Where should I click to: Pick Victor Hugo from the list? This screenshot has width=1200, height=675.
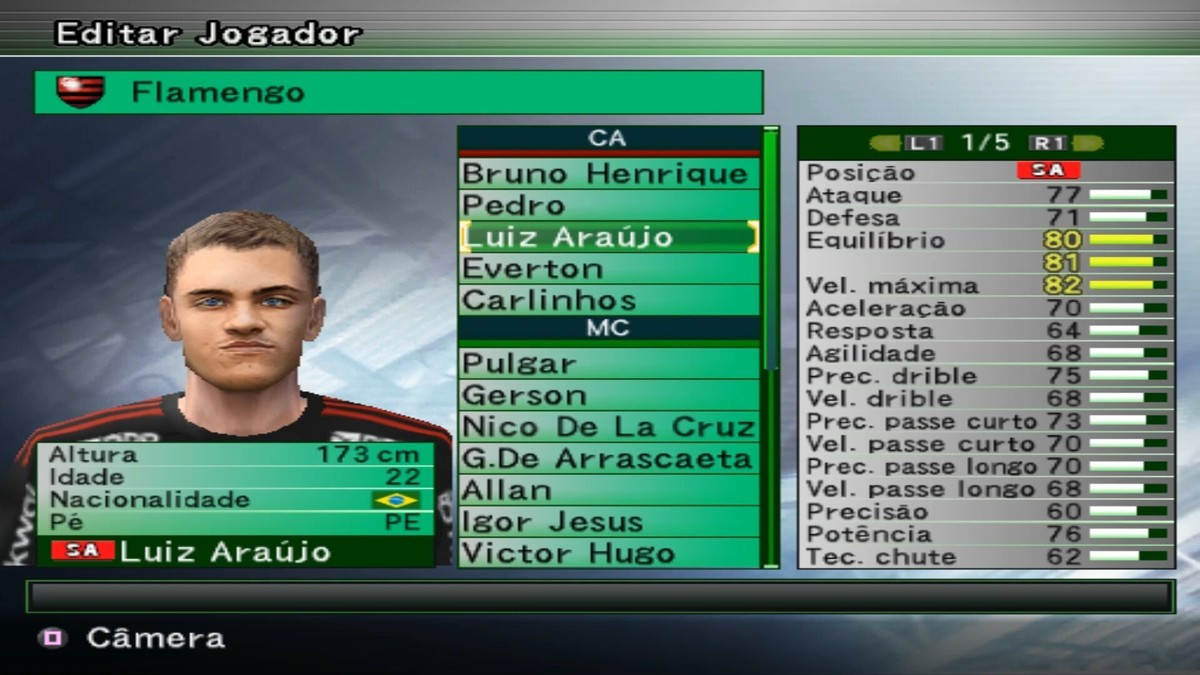coord(607,553)
